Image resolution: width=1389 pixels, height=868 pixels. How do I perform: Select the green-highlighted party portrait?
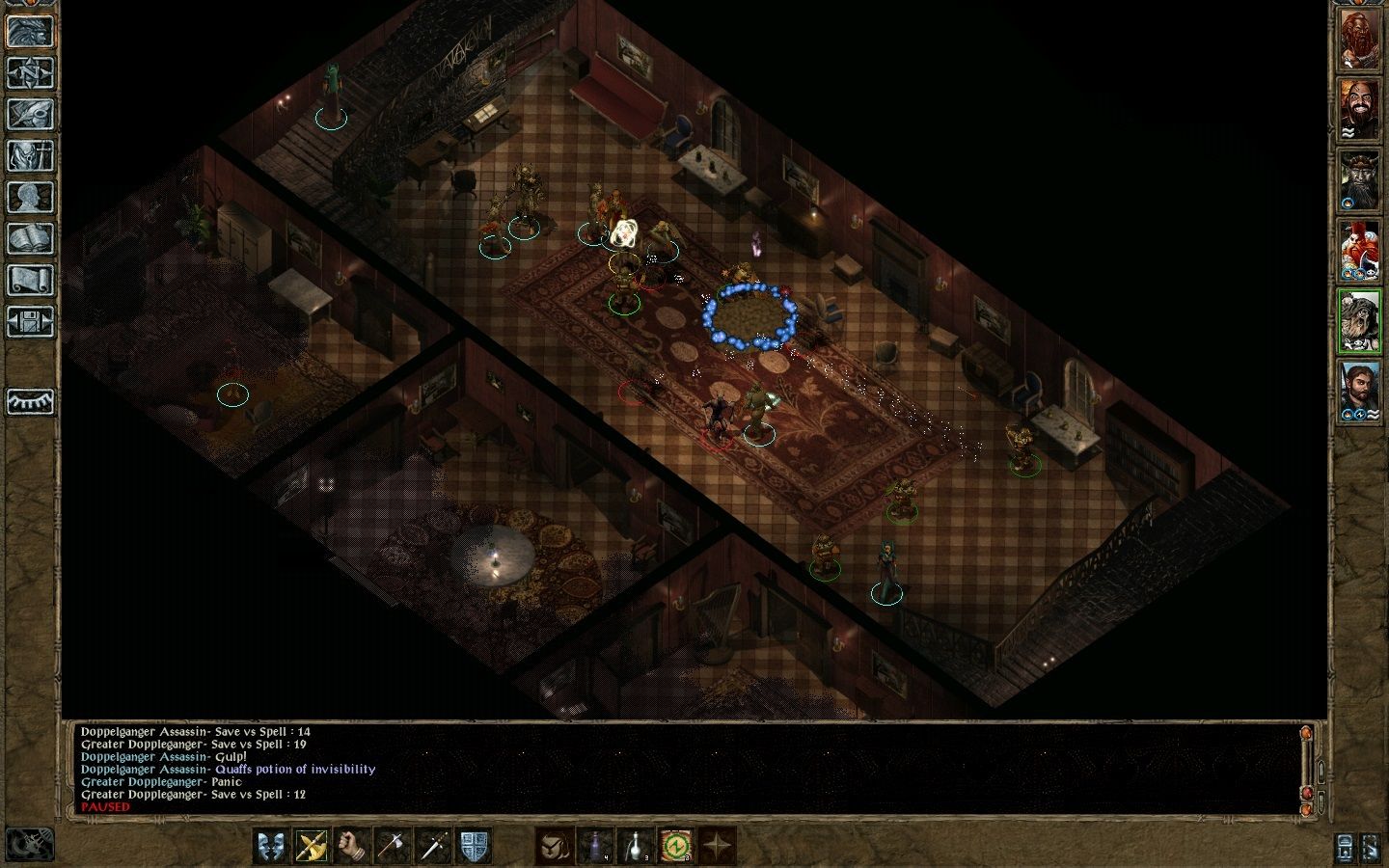click(1359, 321)
